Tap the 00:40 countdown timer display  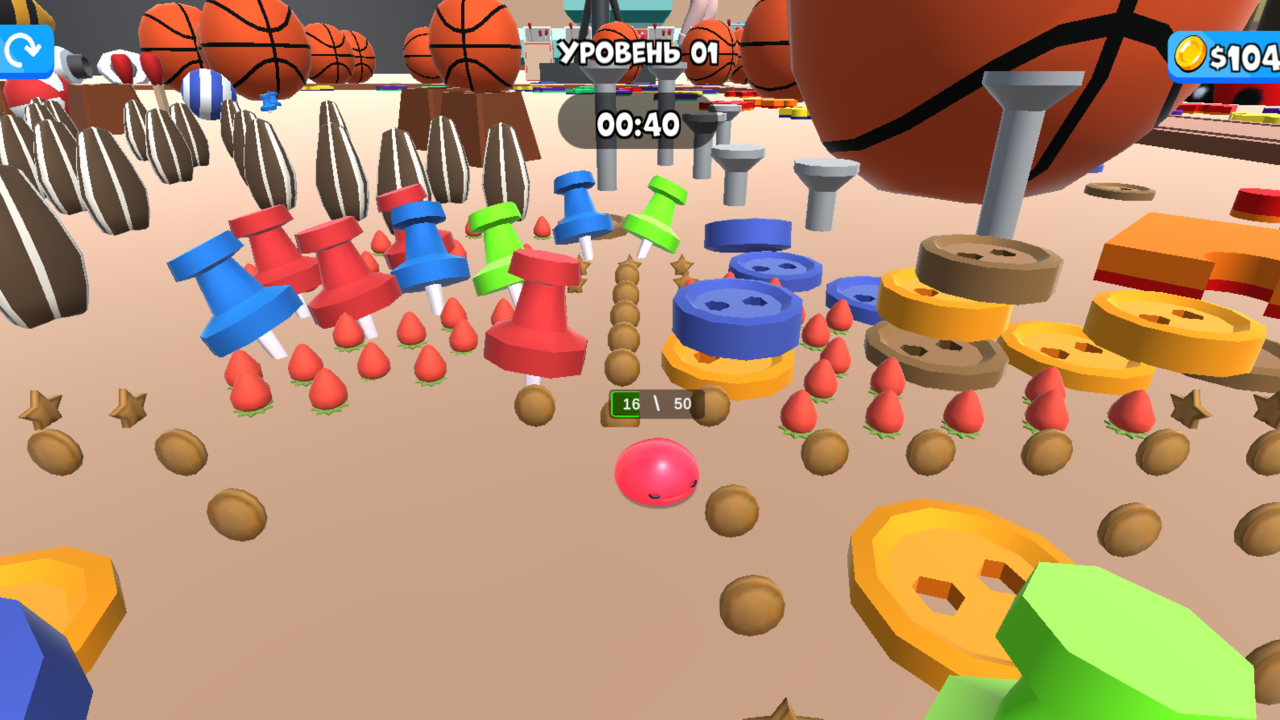(640, 127)
